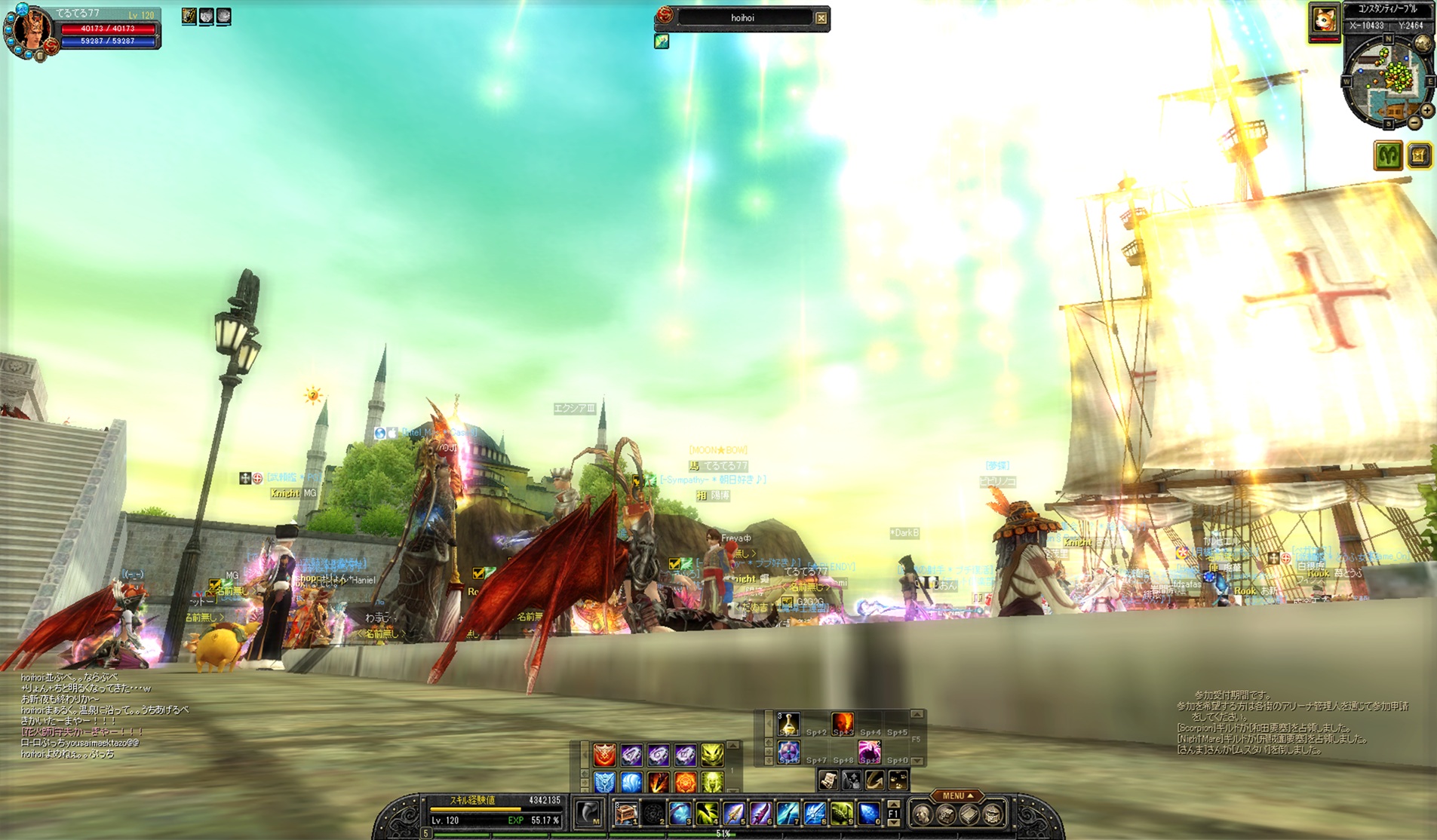Activate the flame skill in slot Sp+3
This screenshot has width=1437, height=840.
[843, 723]
